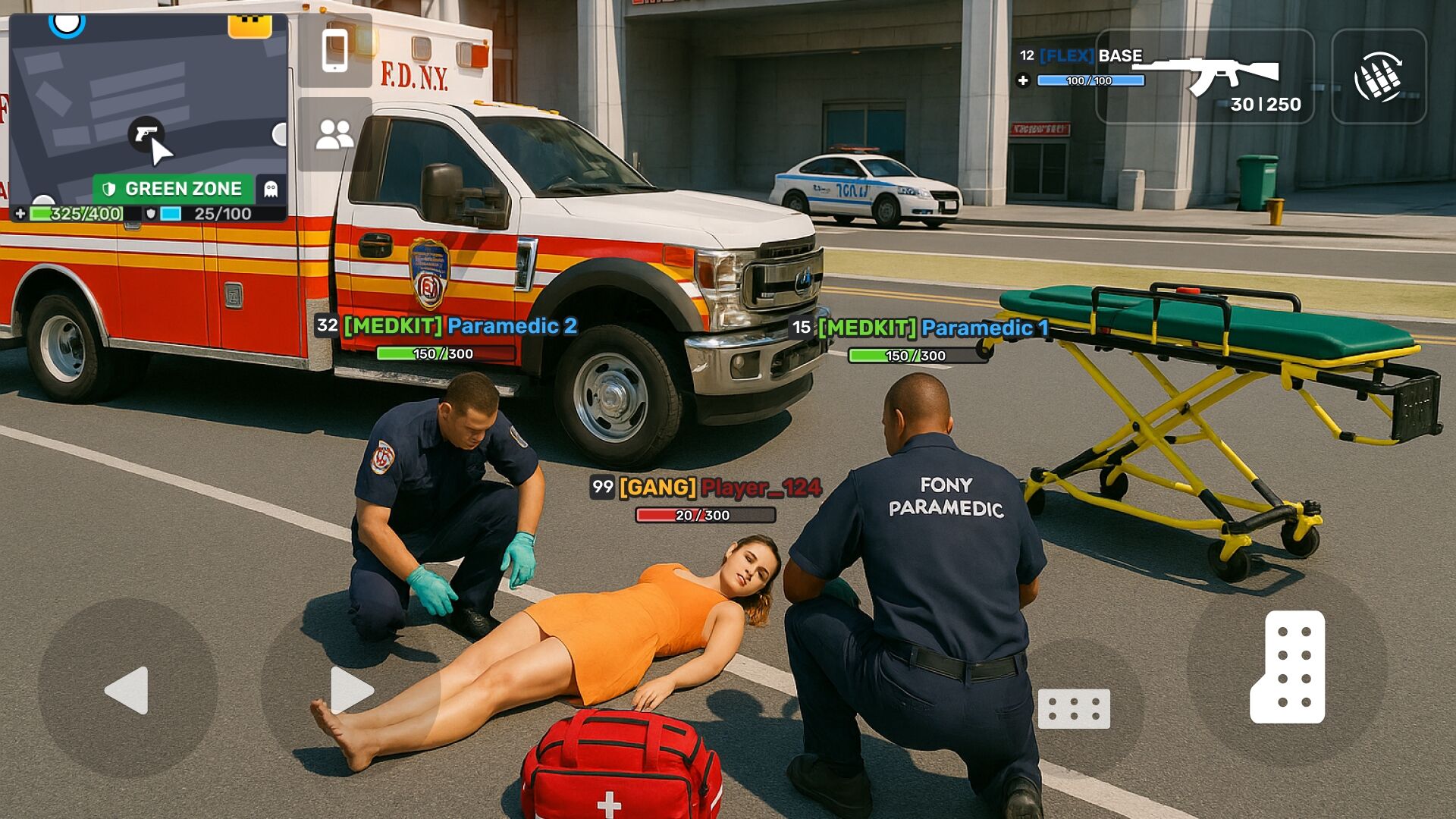
Task: Select the Paramedic 1 nameplate
Action: point(919,328)
